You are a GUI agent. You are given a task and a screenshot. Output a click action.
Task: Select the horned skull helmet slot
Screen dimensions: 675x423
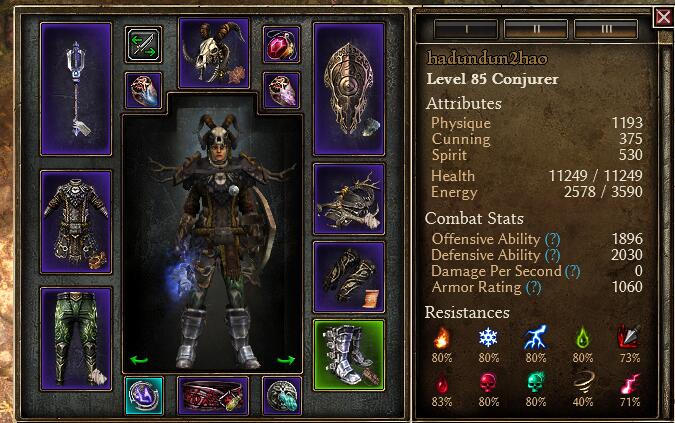214,52
